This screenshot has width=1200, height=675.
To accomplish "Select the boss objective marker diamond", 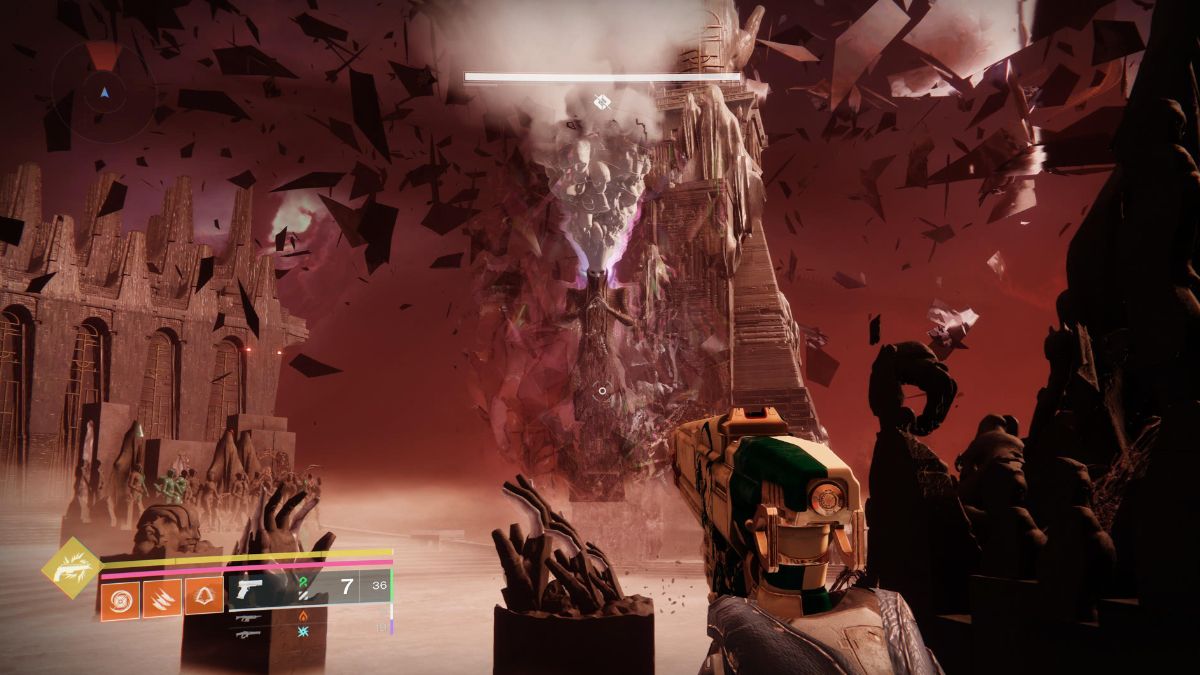I will pyautogui.click(x=601, y=101).
